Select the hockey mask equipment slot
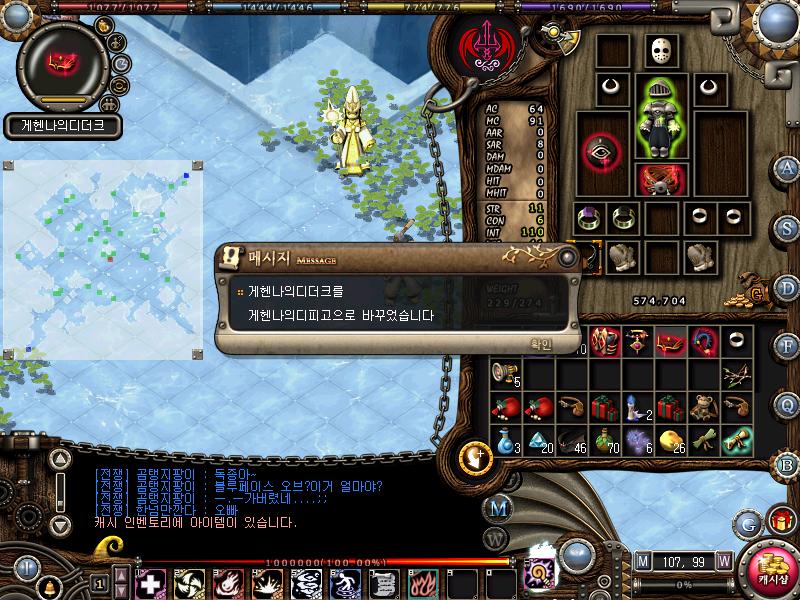The width and height of the screenshot is (800, 600). (x=659, y=50)
